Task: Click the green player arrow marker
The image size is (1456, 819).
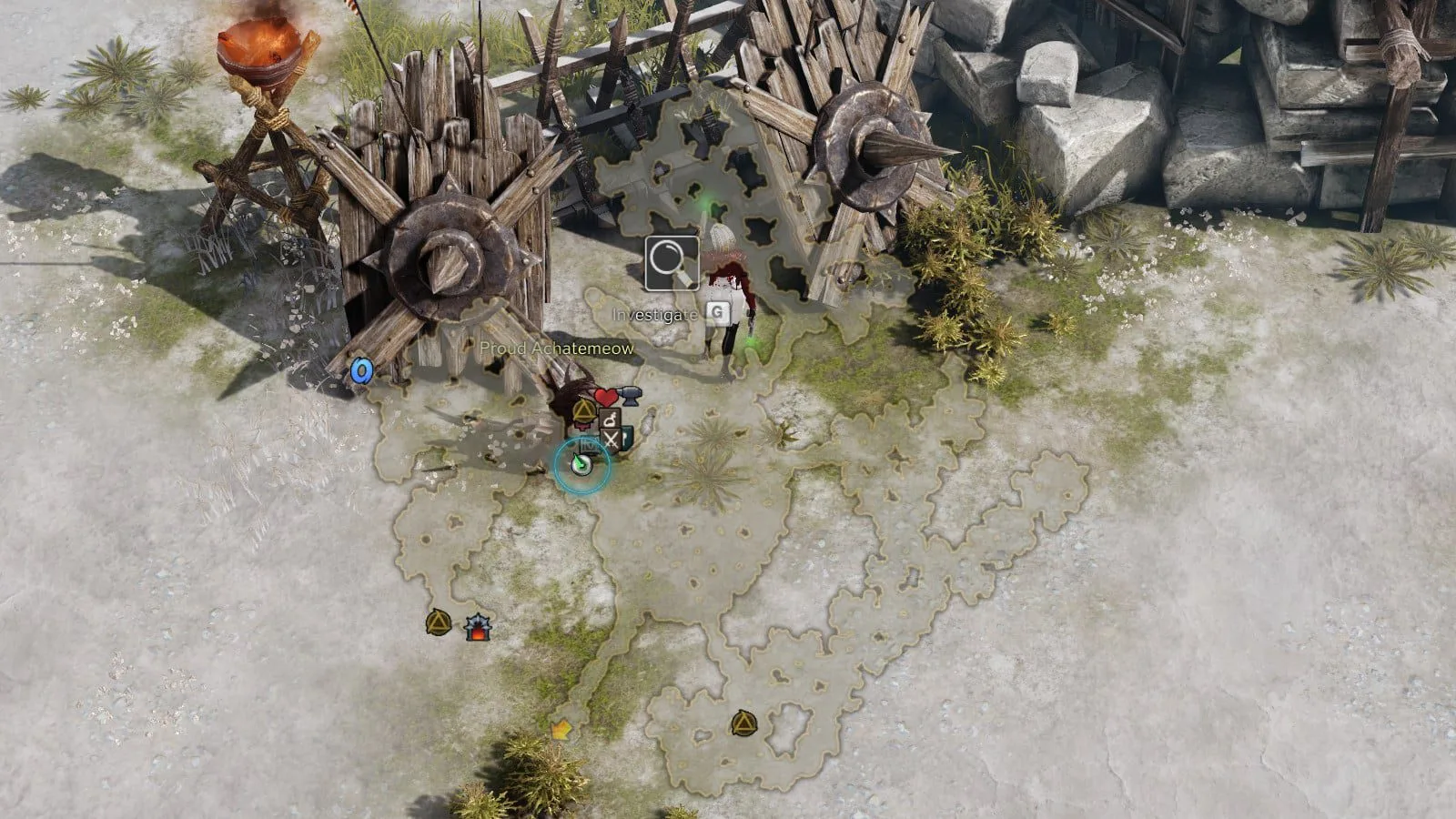Action: [581, 464]
